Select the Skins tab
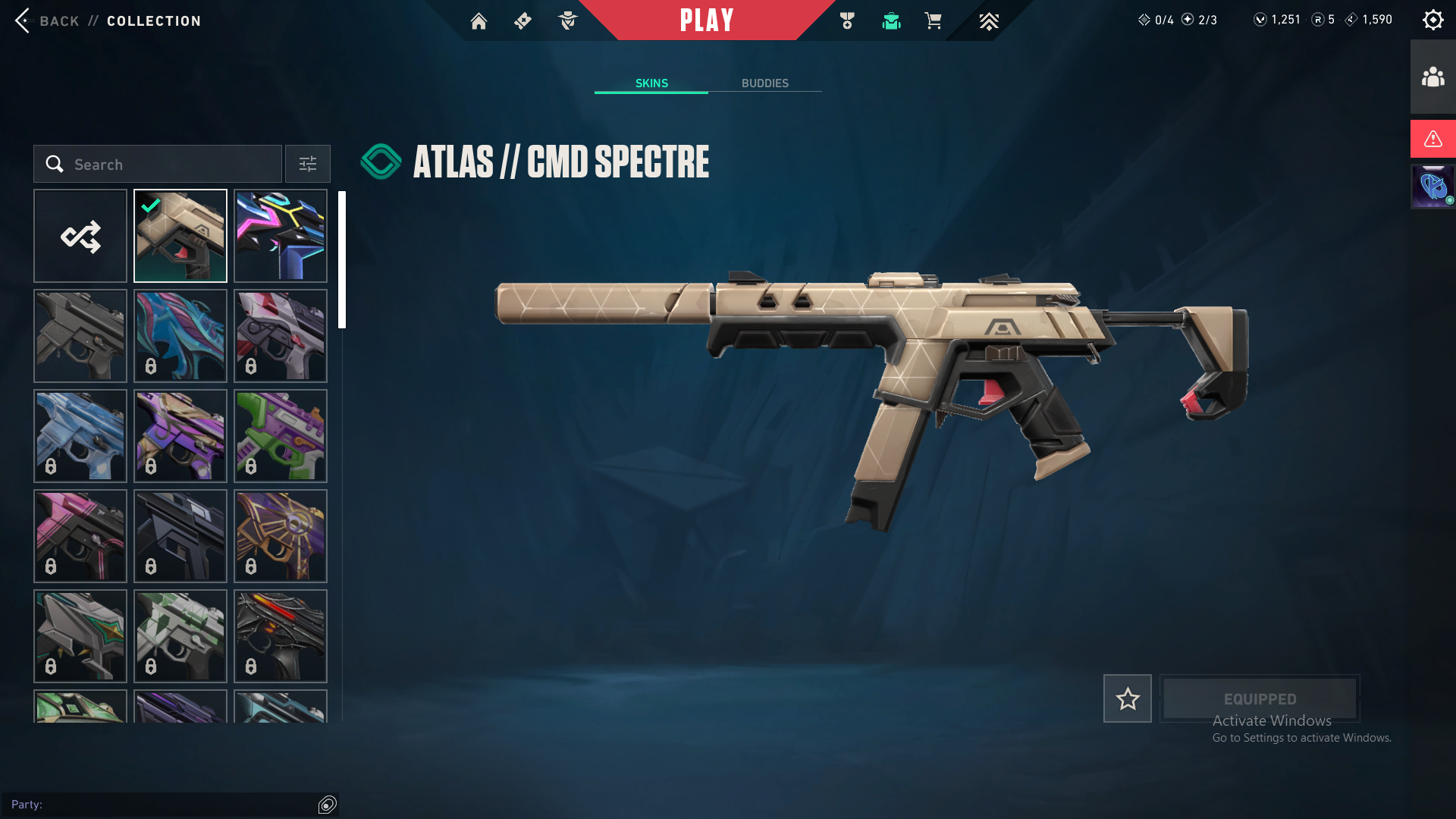 pyautogui.click(x=651, y=83)
